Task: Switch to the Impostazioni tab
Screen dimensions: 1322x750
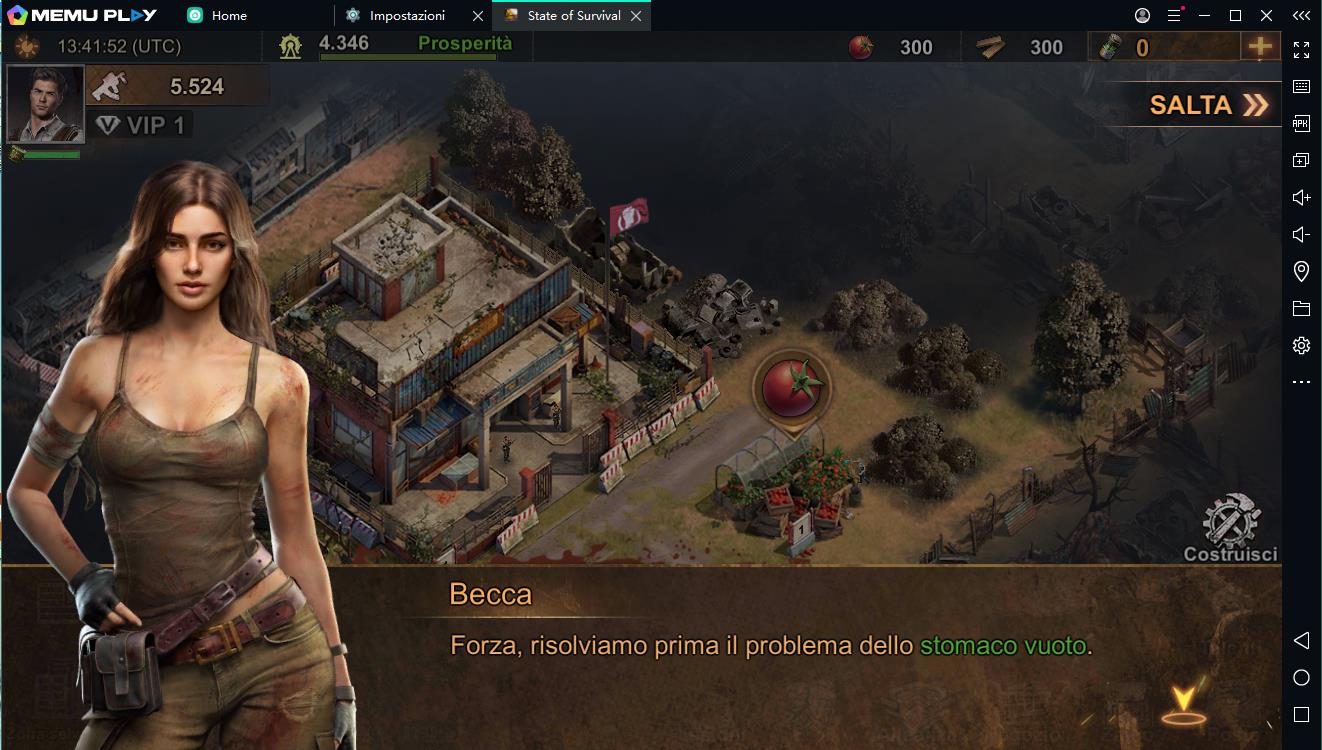Action: 403,15
